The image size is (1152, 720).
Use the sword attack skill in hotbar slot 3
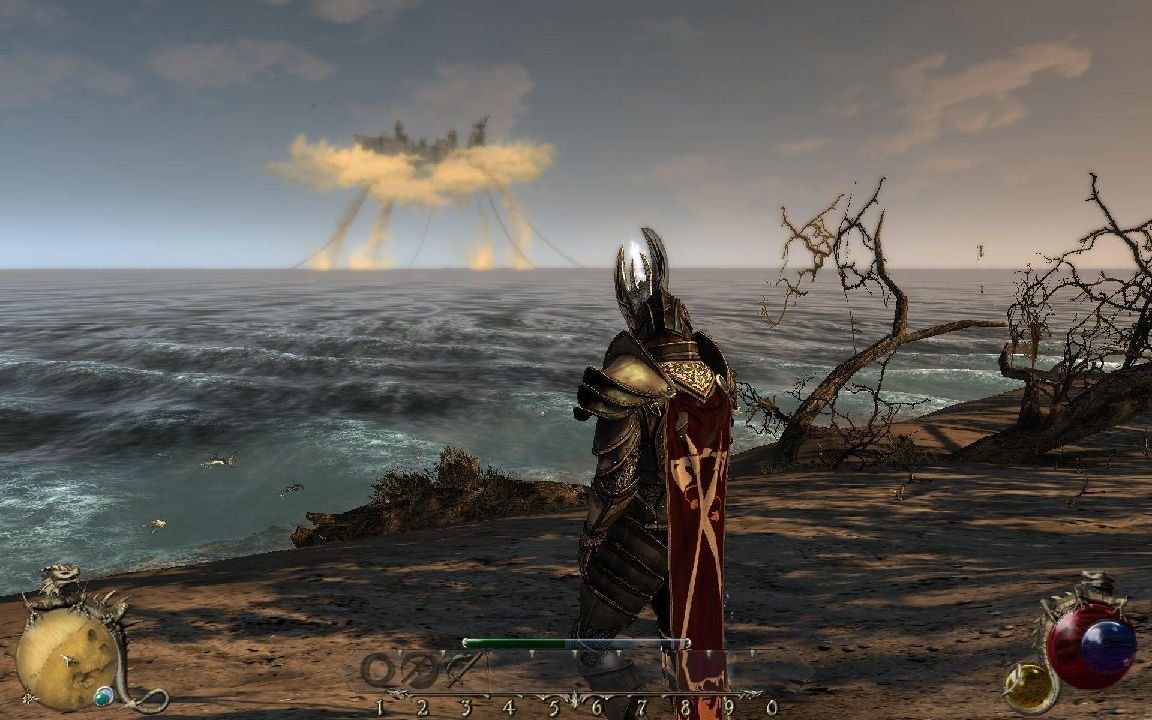pos(462,668)
